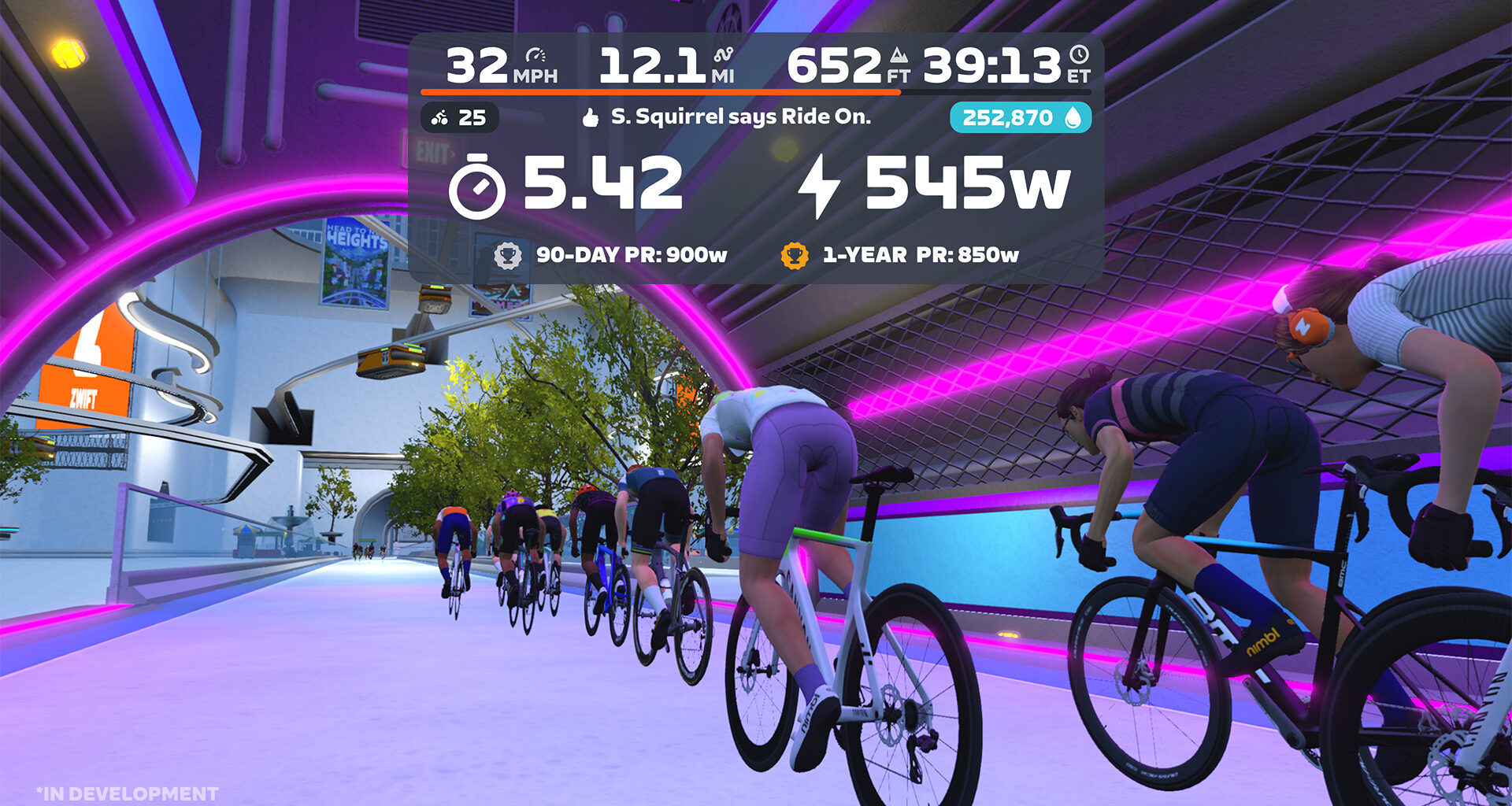Click the orange route progress bar
The height and width of the screenshot is (806, 1512).
click(660, 91)
